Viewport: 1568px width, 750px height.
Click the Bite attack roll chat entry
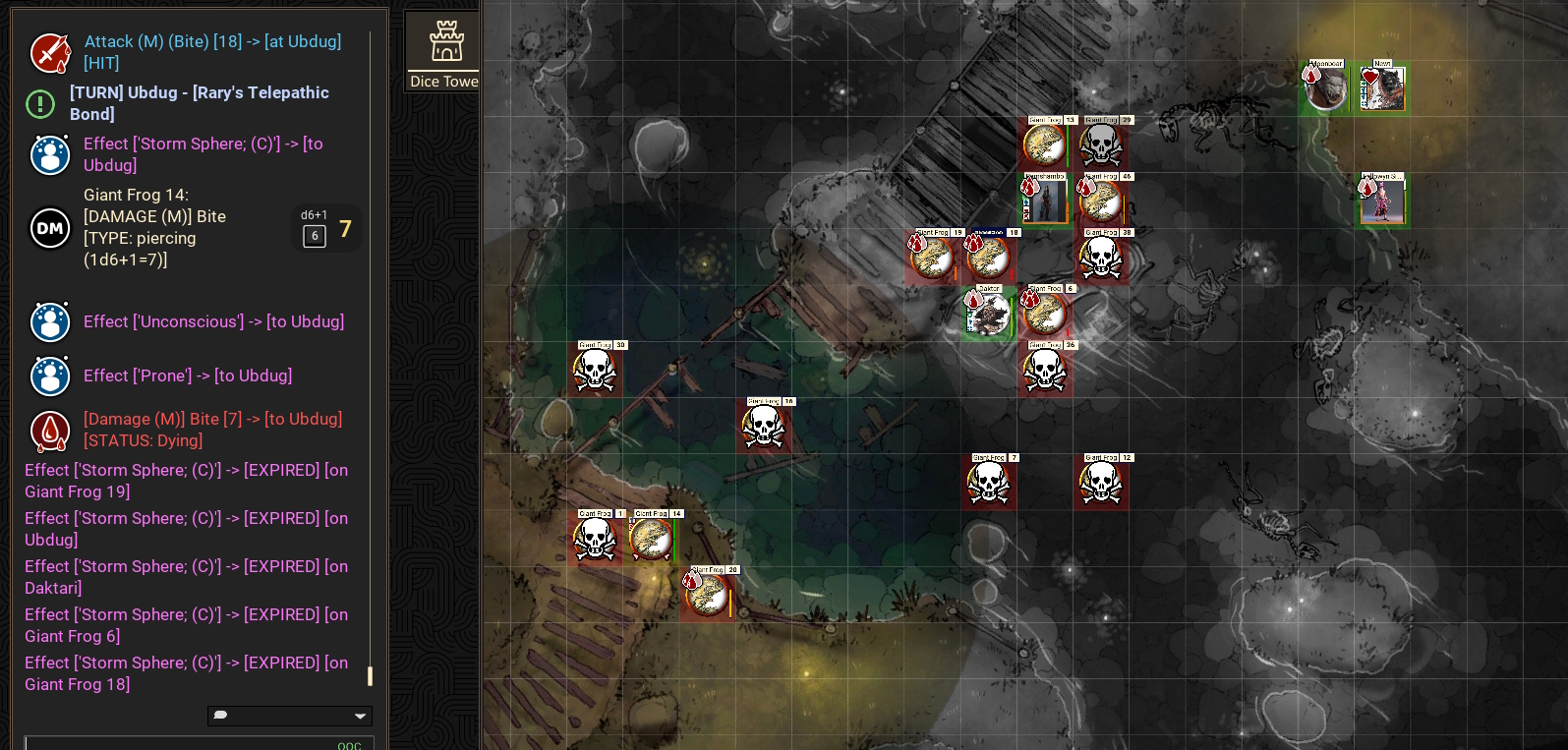coord(211,52)
